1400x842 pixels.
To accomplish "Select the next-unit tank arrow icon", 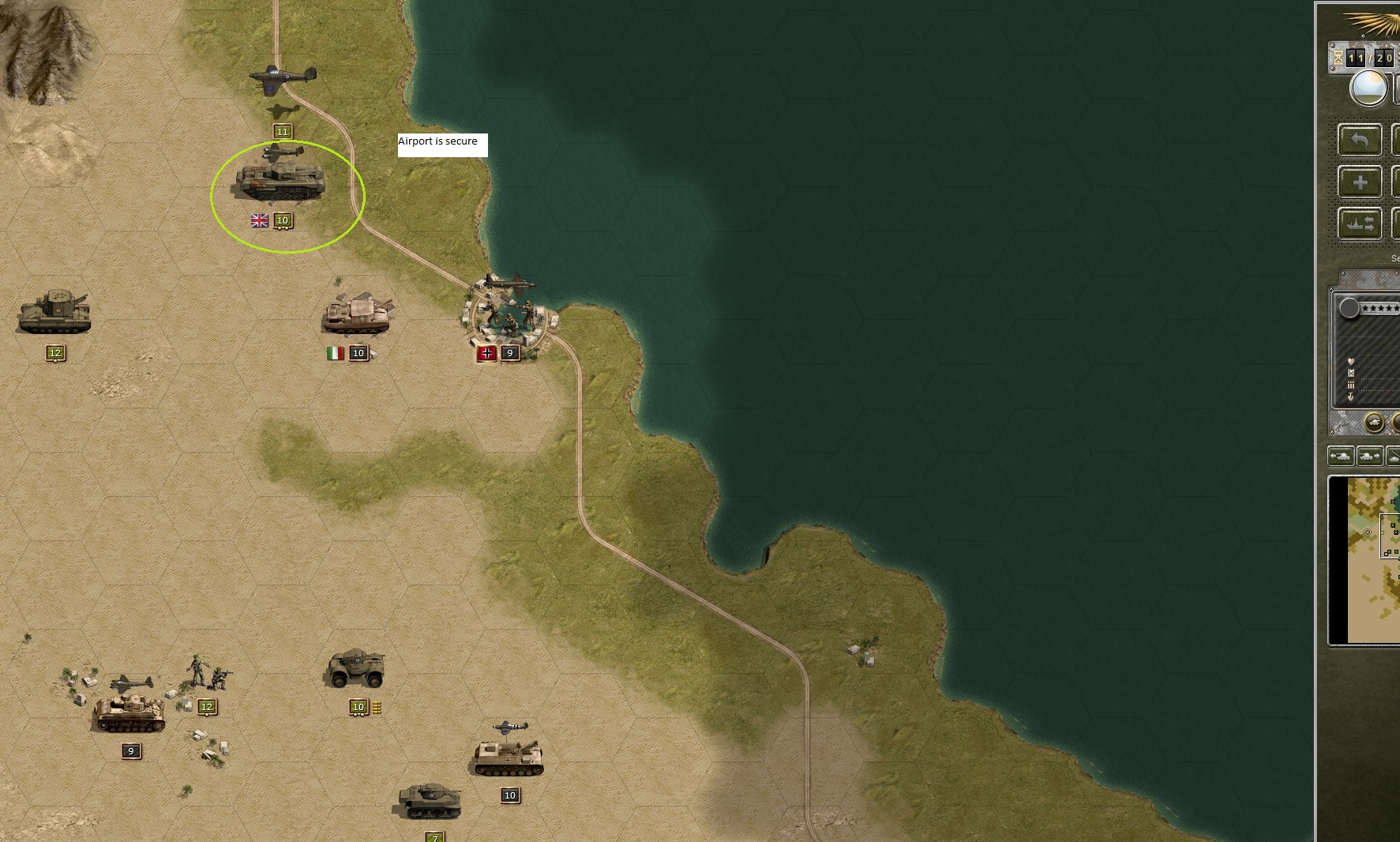I will pyautogui.click(x=1368, y=455).
